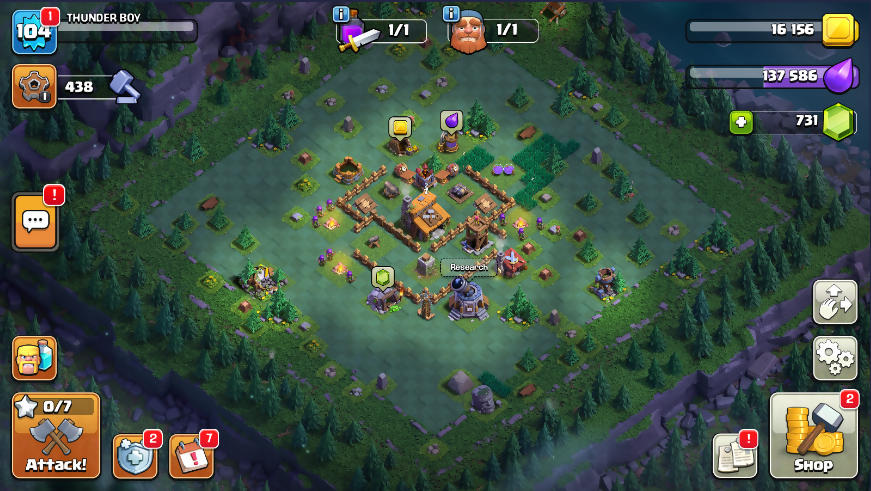Open the Builder Base trophy gear icon

(34, 86)
